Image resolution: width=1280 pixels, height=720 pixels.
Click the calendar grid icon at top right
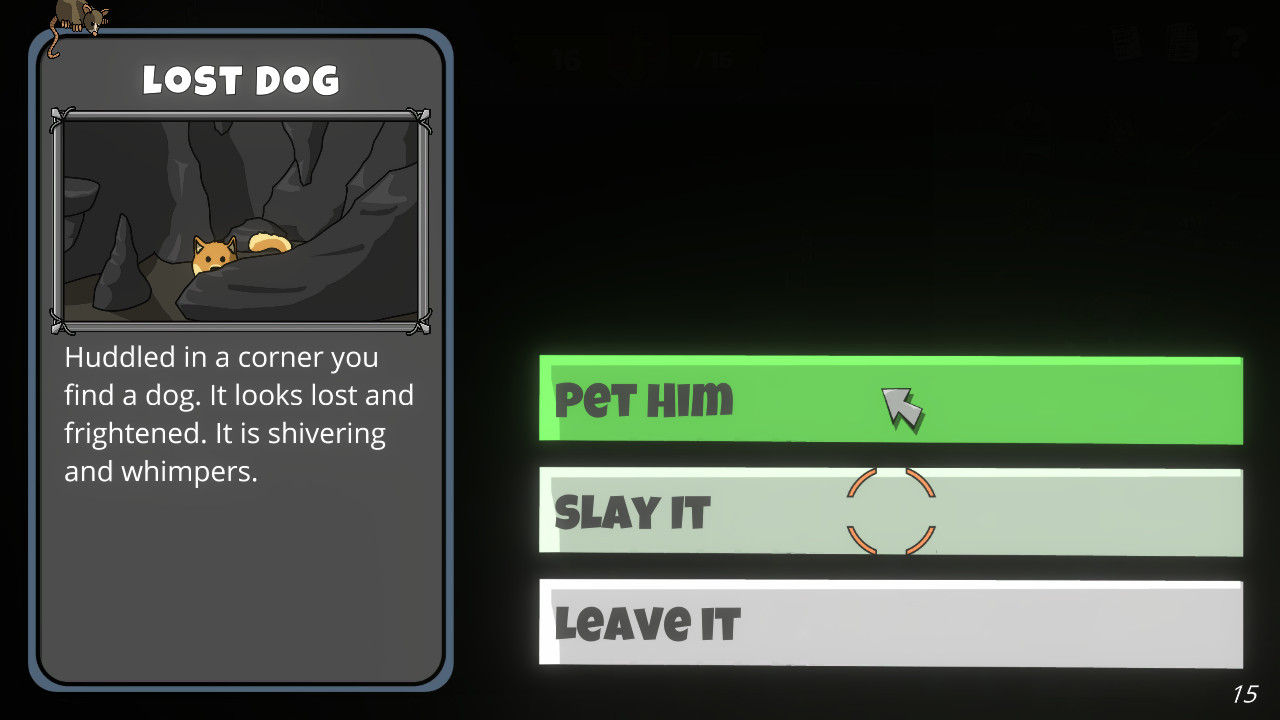coord(1127,43)
